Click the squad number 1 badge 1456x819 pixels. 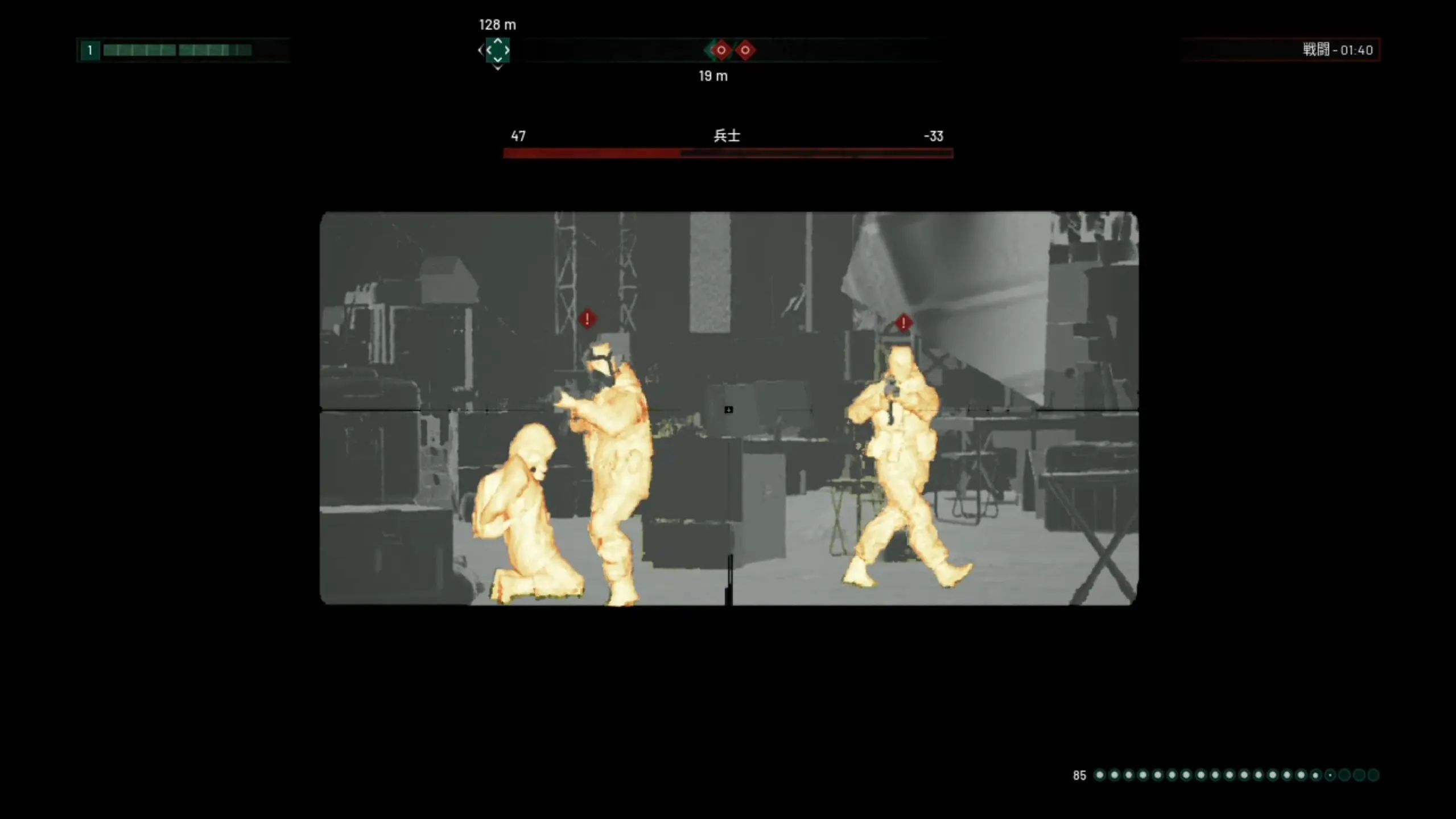90,50
